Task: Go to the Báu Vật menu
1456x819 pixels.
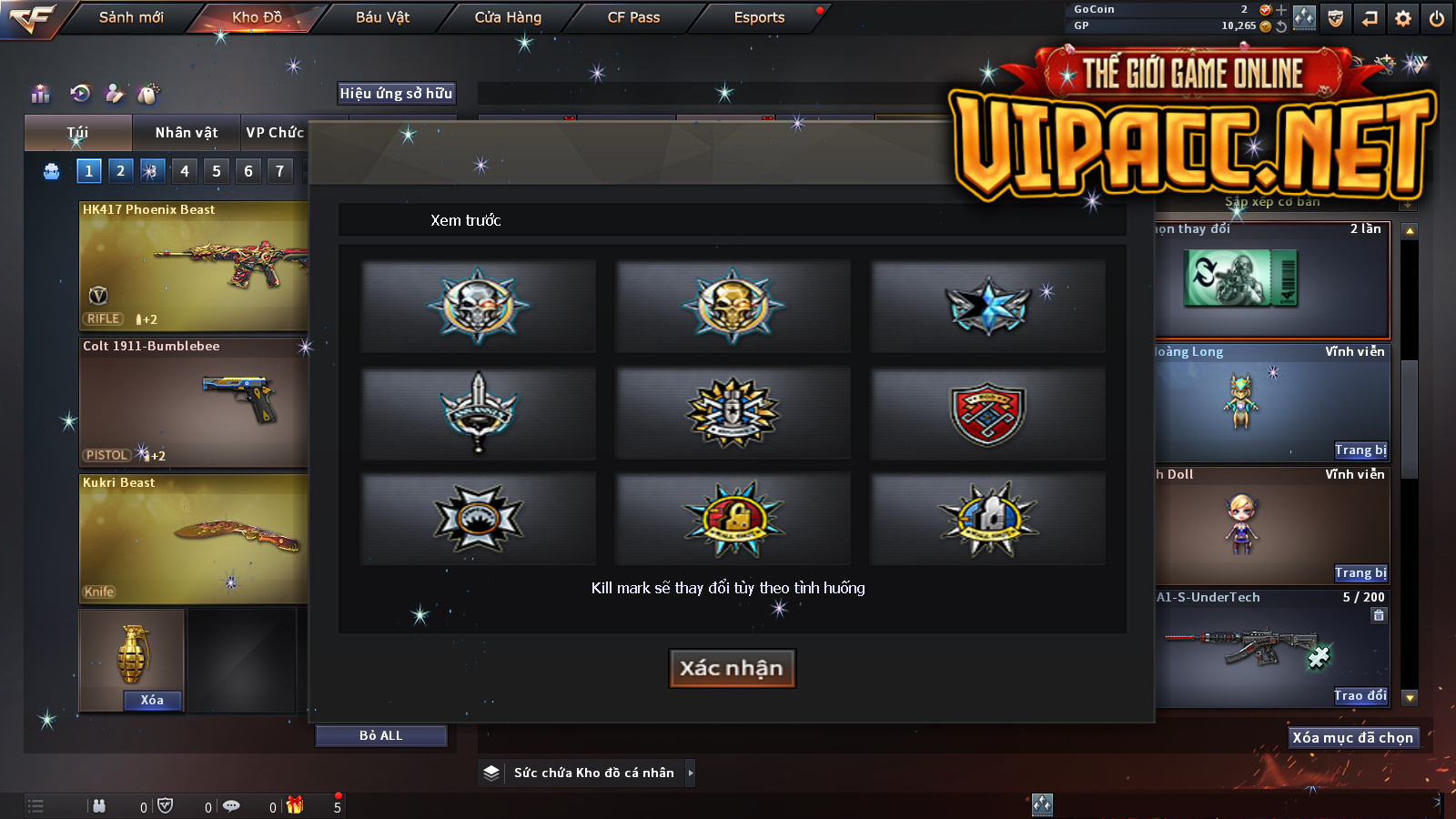Action: (x=382, y=17)
